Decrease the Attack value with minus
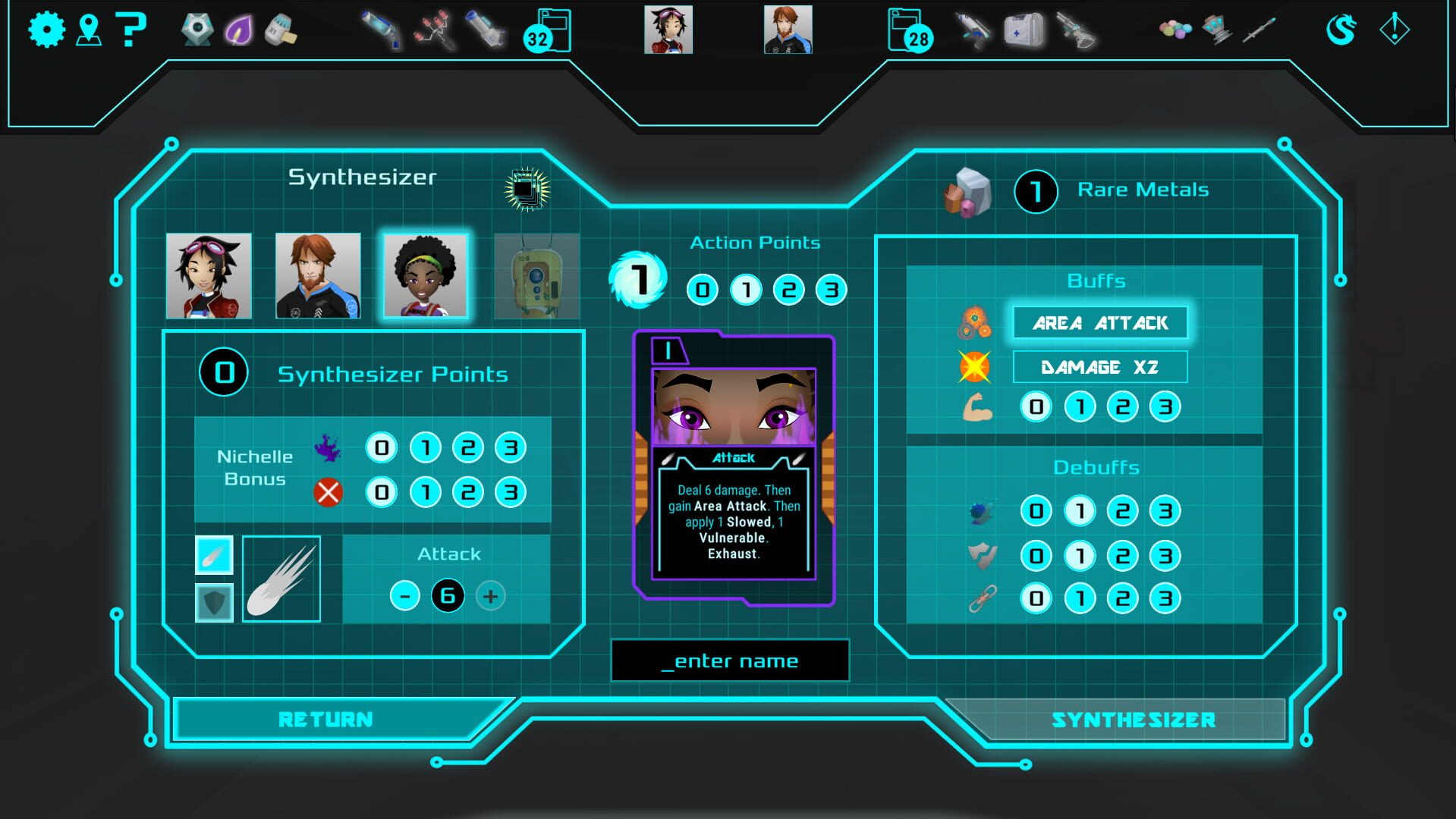1456x819 pixels. [x=404, y=596]
